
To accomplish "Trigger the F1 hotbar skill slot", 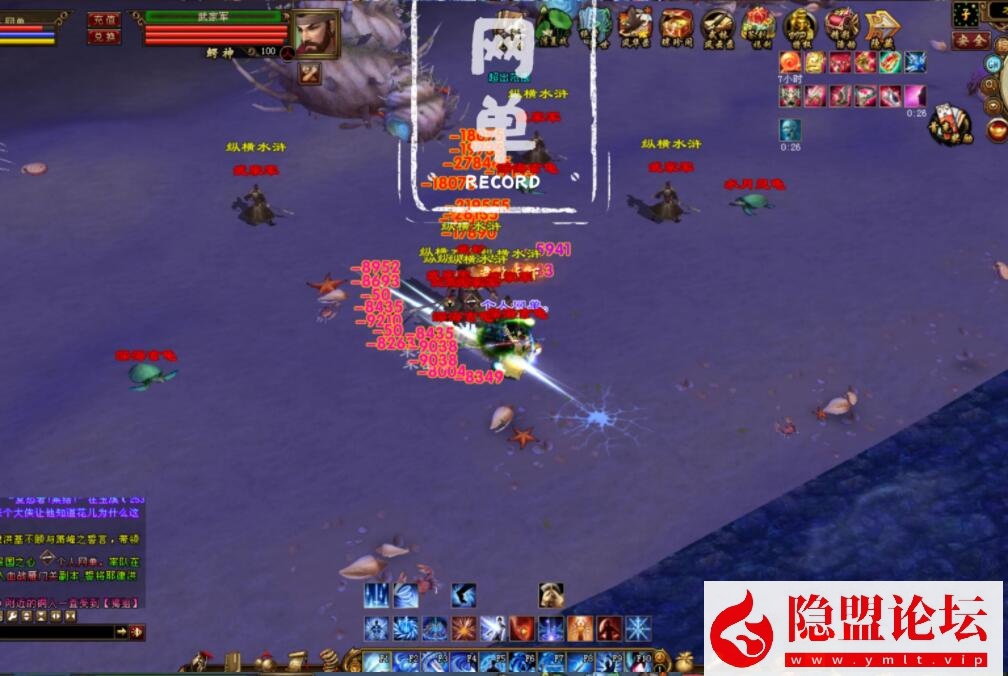I will (376, 661).
